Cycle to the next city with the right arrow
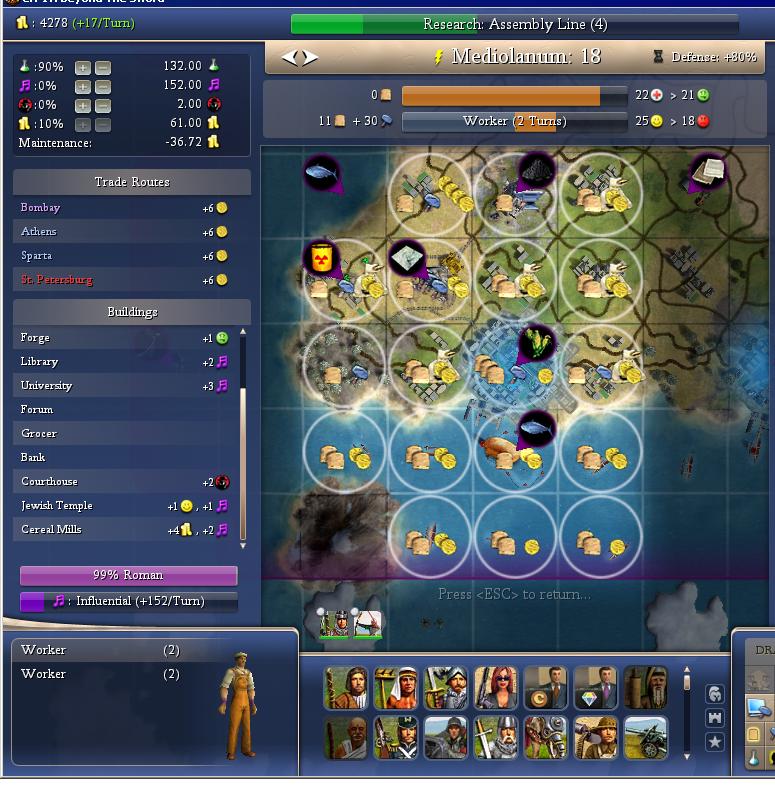 click(x=310, y=58)
